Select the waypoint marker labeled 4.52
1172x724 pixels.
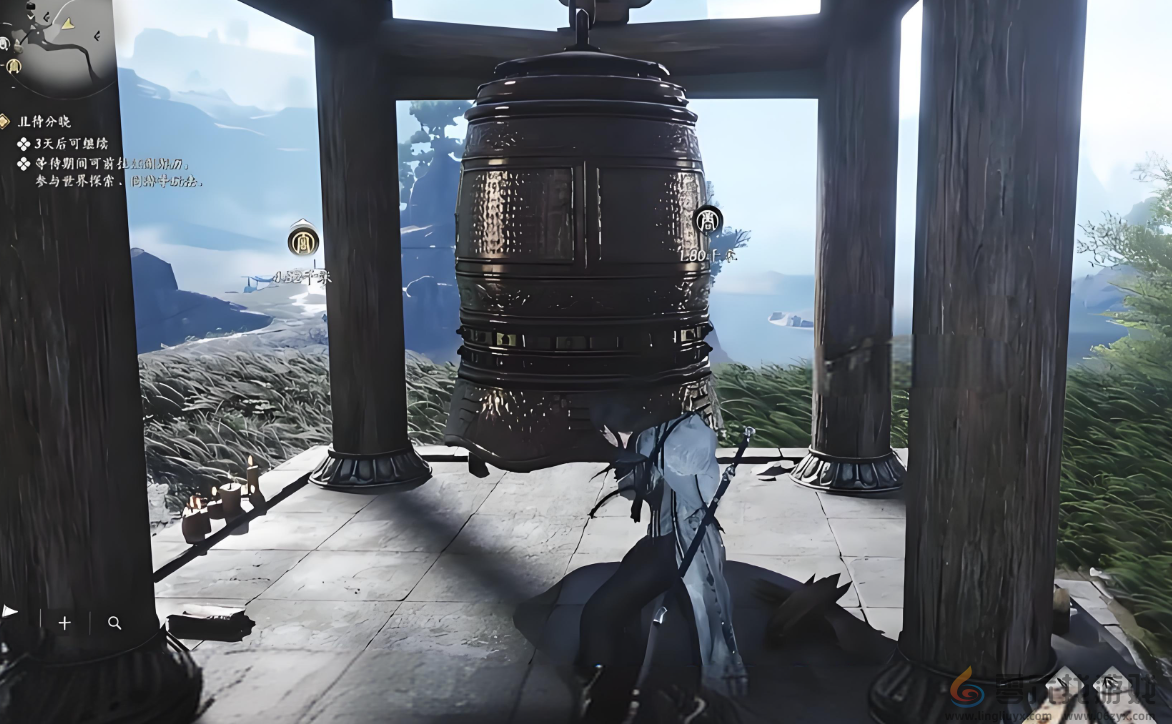[x=303, y=241]
